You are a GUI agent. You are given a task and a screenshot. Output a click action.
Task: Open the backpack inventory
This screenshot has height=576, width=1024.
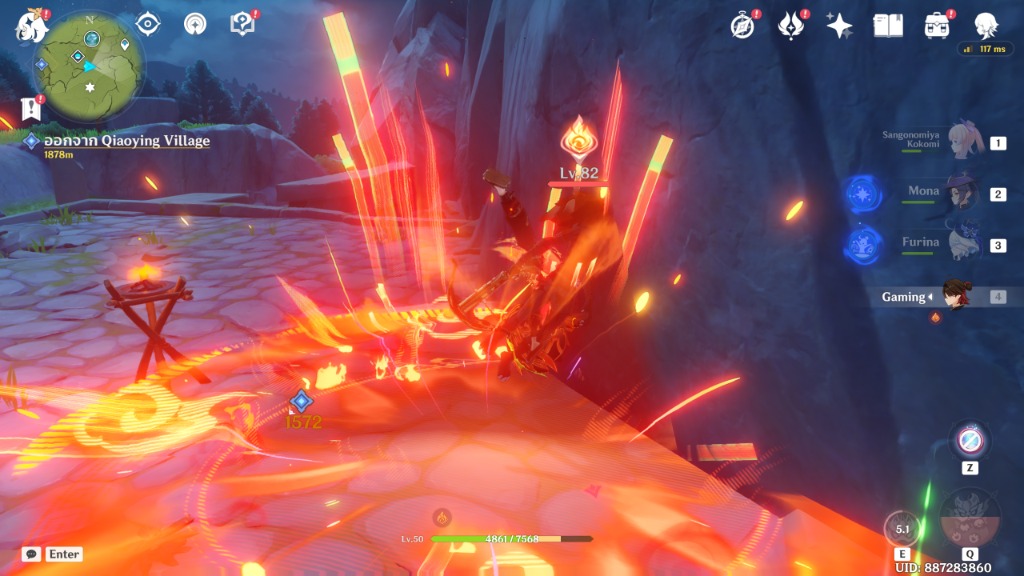coord(937,25)
